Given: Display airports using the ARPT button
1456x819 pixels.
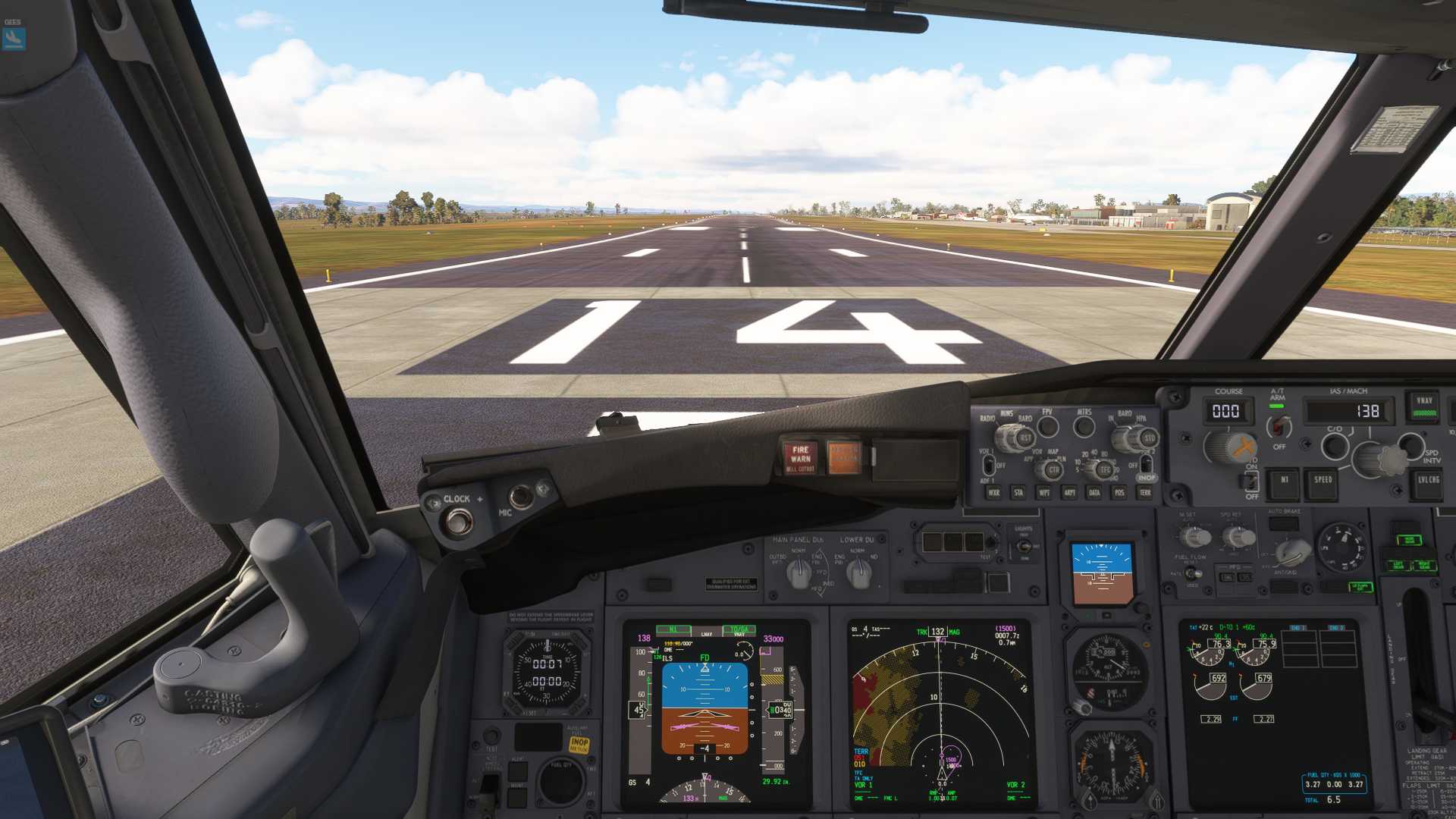Looking at the screenshot, I should click(1069, 493).
